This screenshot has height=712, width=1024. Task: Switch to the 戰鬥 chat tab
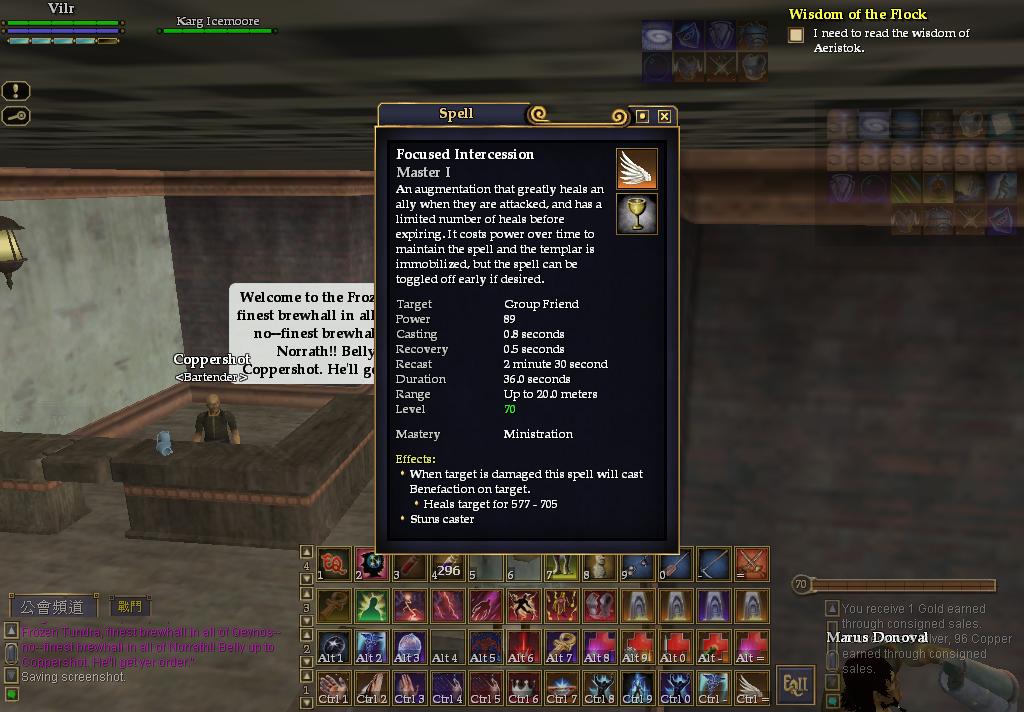pyautogui.click(x=130, y=606)
